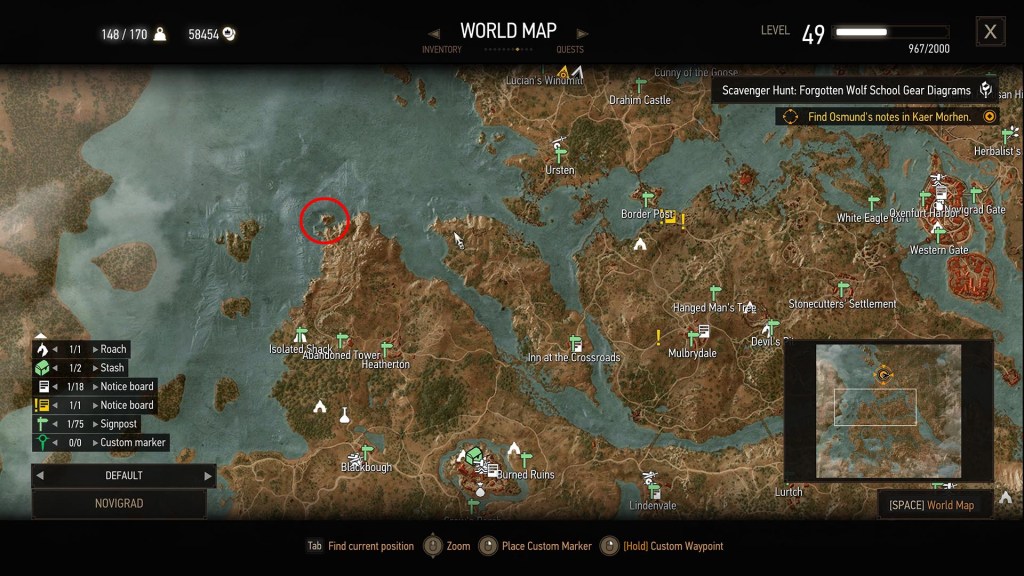Select the Ursten signpost marker

[x=561, y=154]
